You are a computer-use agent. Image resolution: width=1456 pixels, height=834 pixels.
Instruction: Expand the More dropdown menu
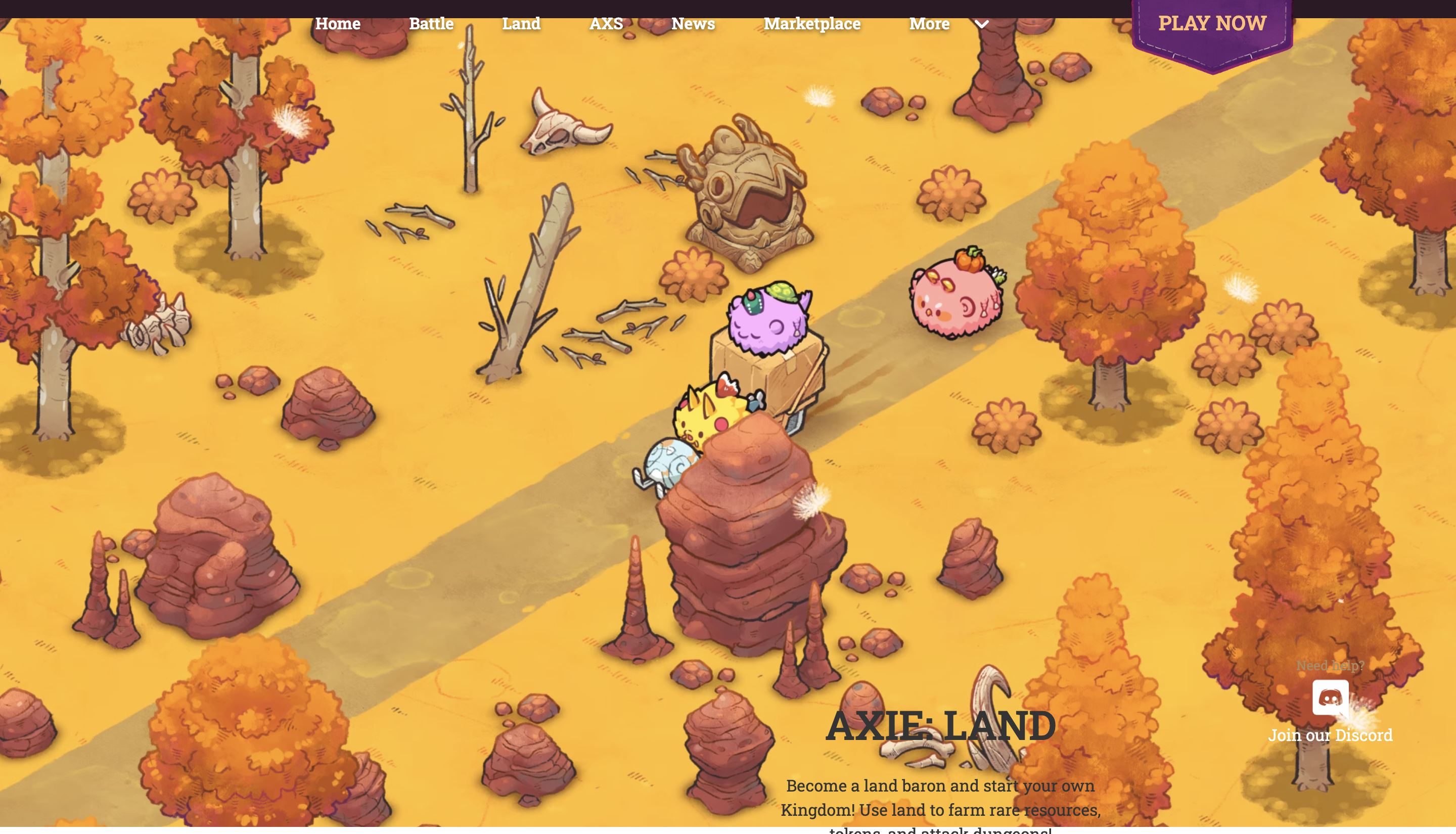coord(948,23)
